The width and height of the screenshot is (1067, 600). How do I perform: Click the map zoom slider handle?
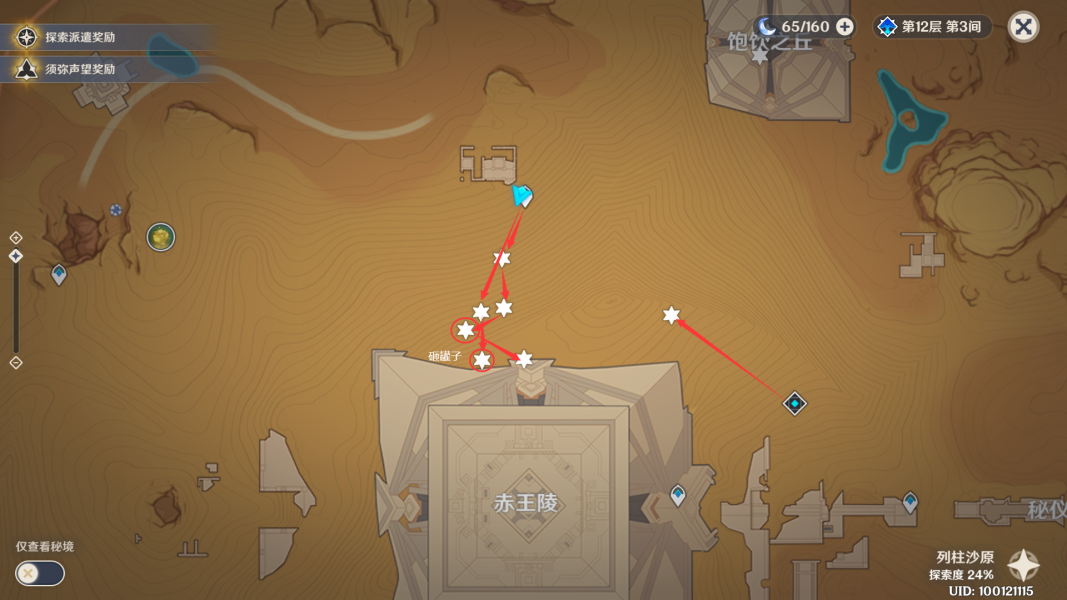tap(16, 257)
